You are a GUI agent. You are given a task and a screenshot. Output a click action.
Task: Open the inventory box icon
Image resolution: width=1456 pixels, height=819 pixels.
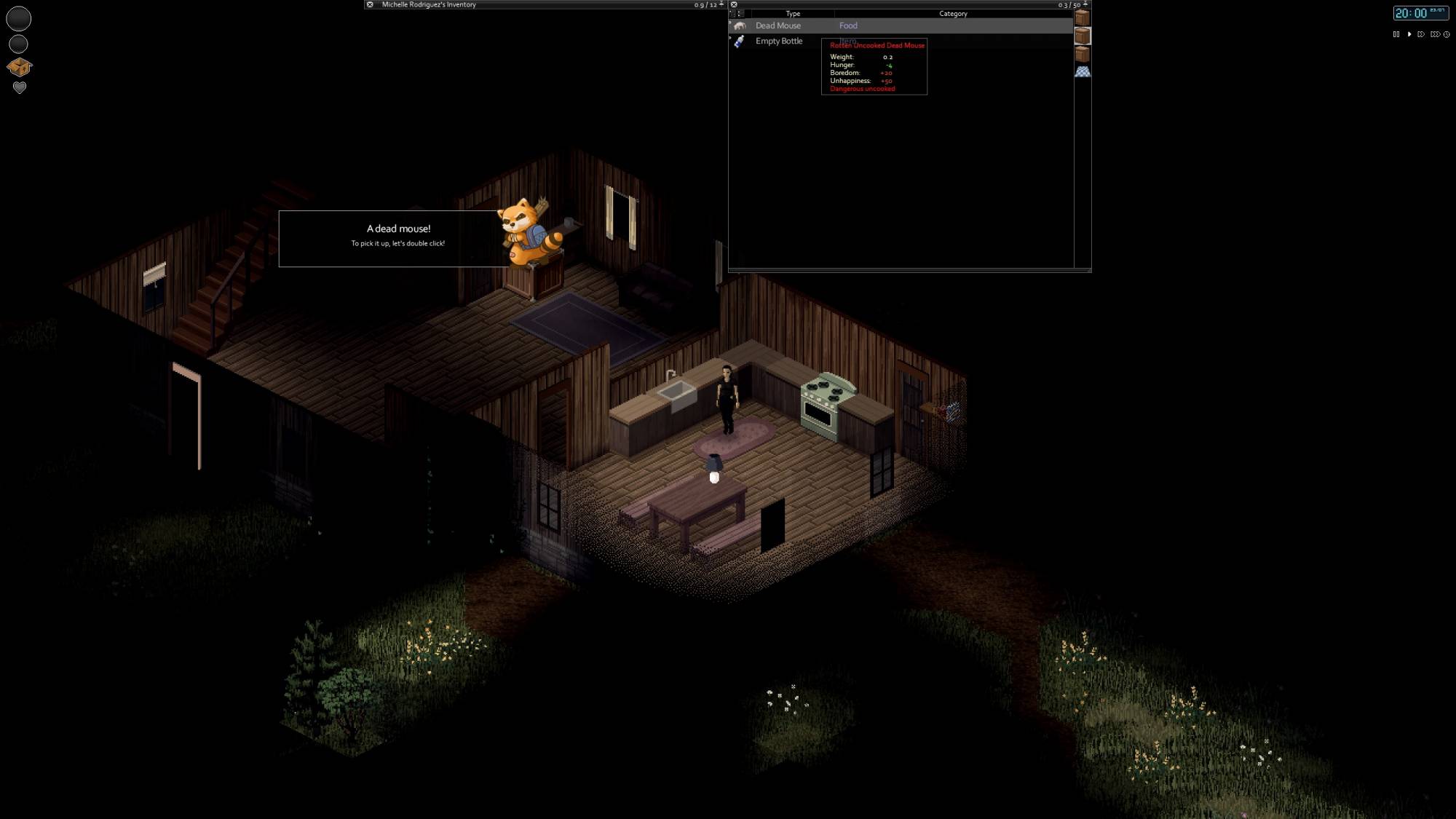[x=19, y=67]
